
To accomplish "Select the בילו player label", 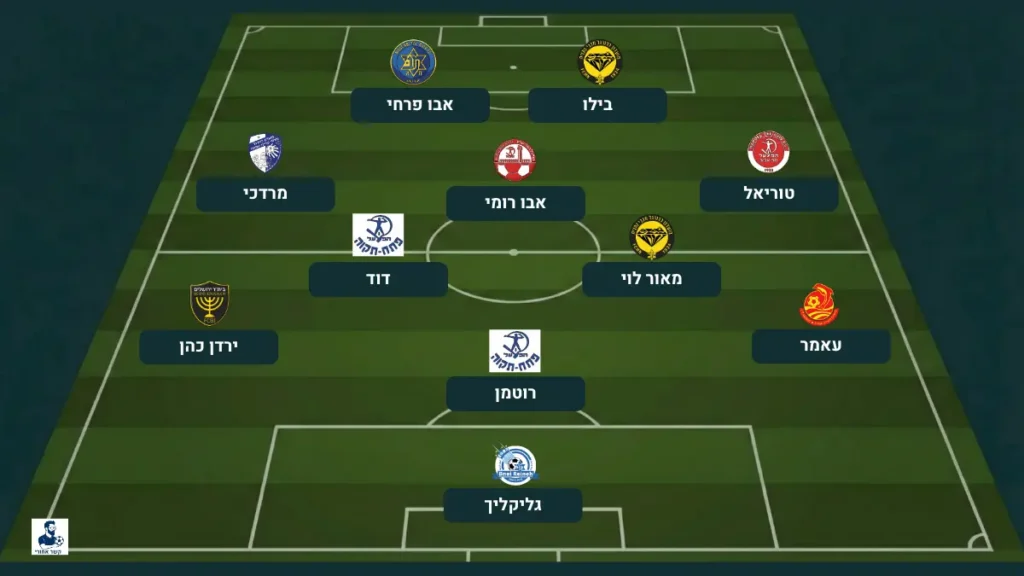I will point(597,105).
